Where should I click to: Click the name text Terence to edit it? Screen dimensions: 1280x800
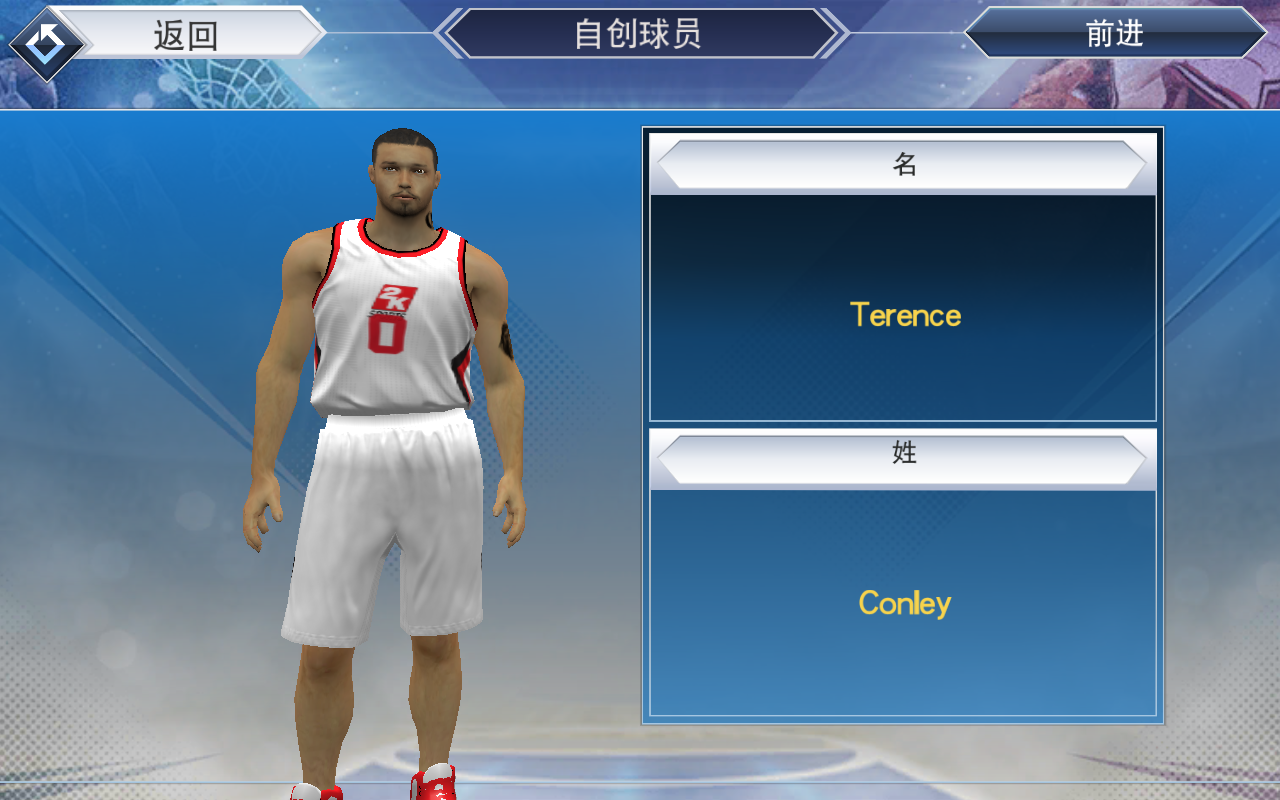(x=905, y=315)
